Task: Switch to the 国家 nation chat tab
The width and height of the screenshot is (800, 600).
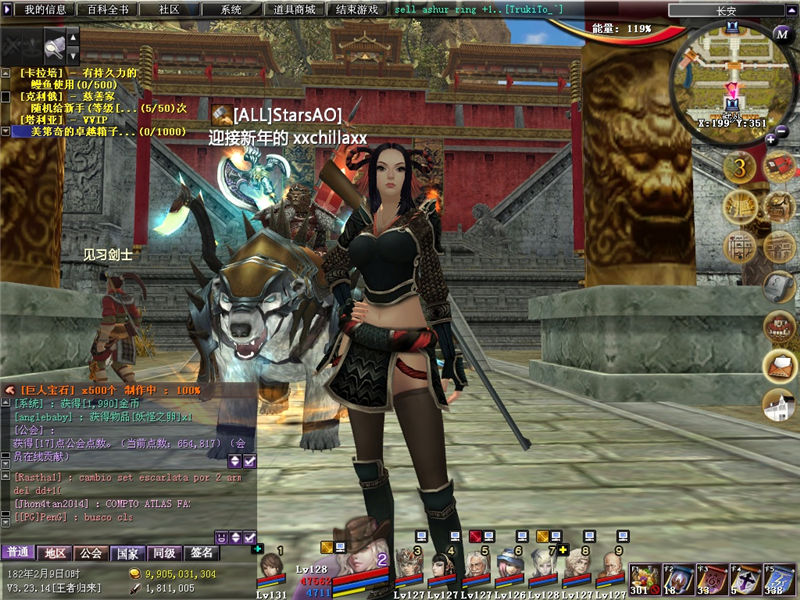Action: pyautogui.click(x=127, y=552)
